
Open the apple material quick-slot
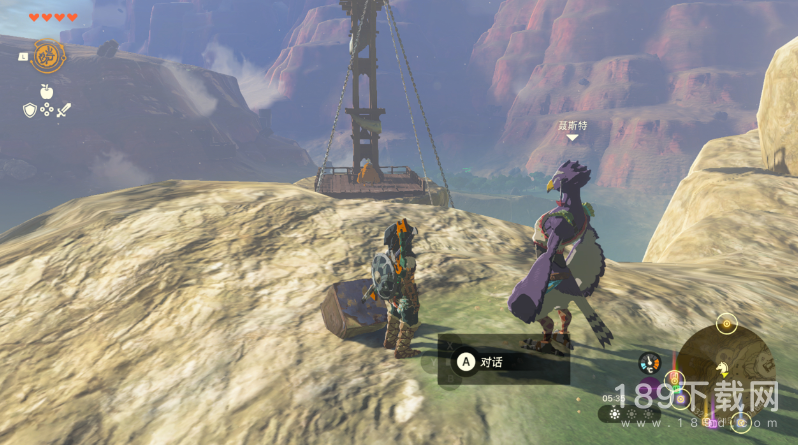pyautogui.click(x=45, y=91)
